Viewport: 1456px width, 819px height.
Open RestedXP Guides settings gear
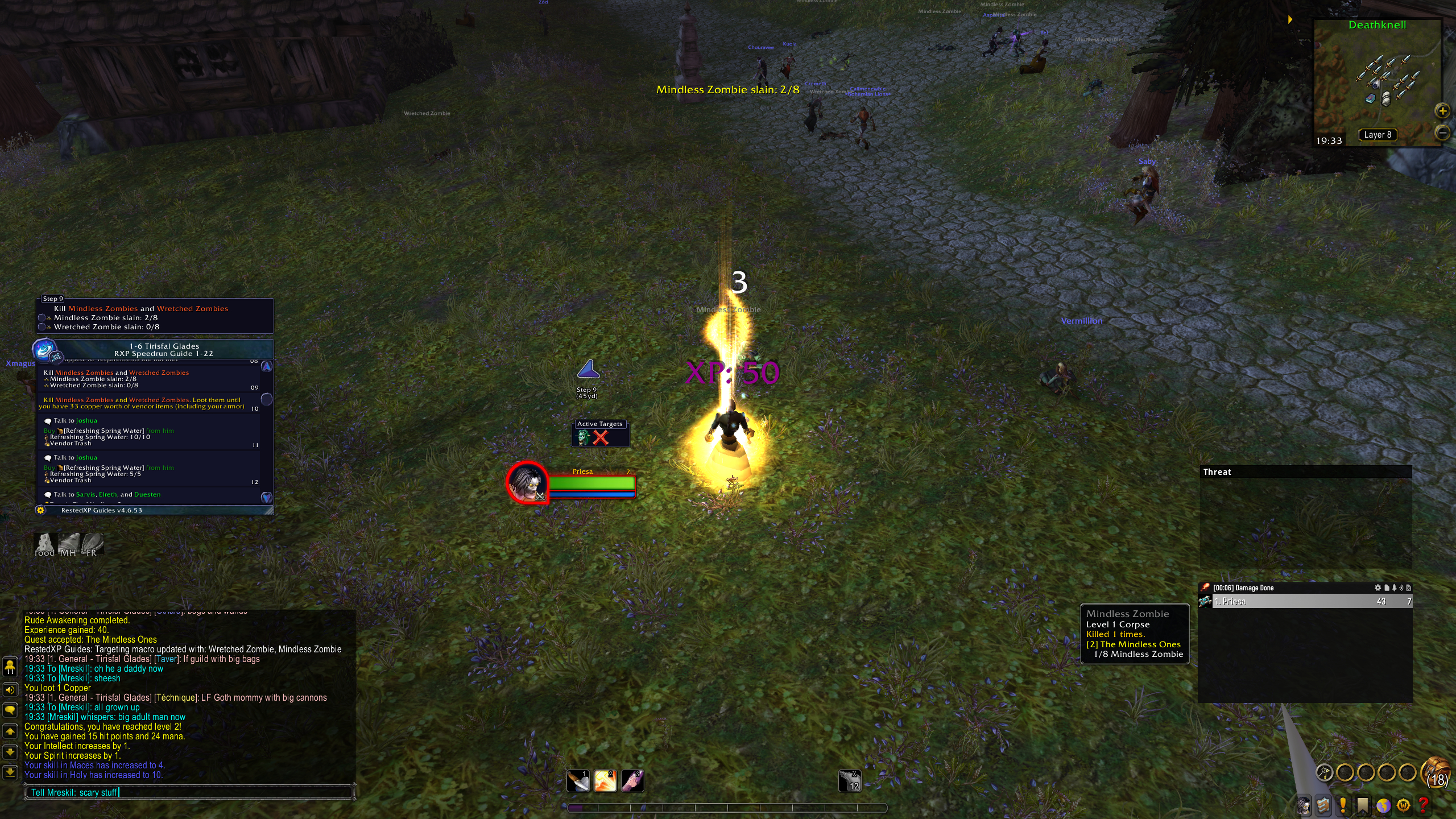click(40, 510)
